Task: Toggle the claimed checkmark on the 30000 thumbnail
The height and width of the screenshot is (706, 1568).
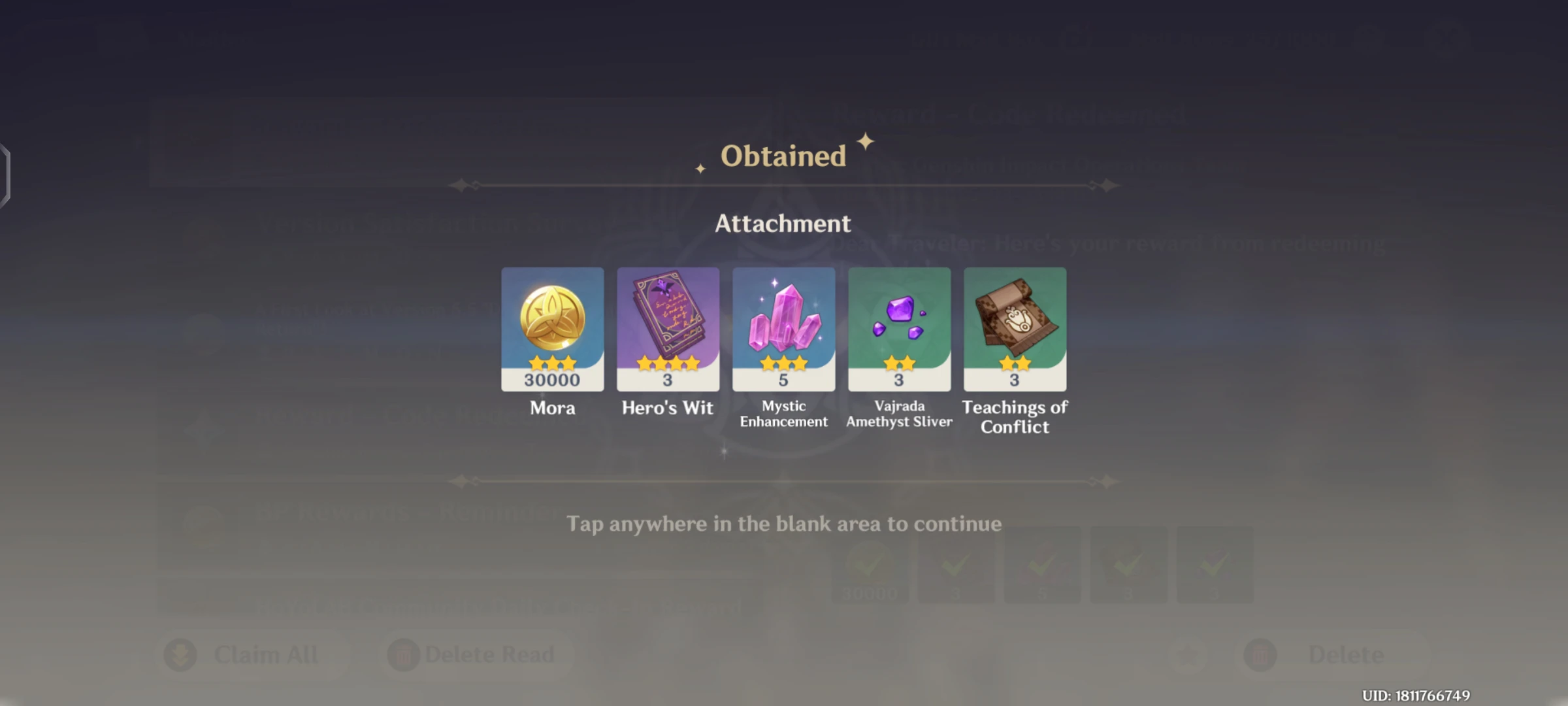Action: [x=870, y=563]
